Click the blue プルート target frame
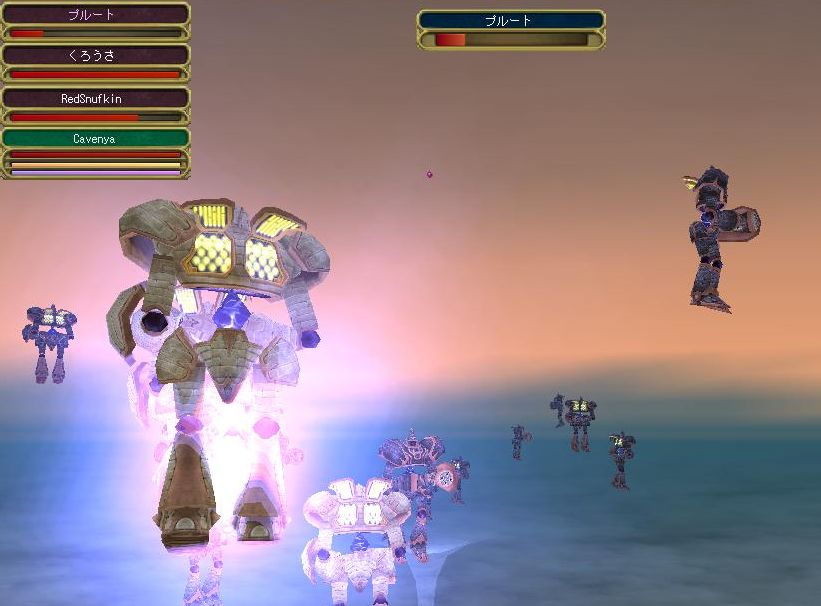The image size is (821, 606). 510,20
